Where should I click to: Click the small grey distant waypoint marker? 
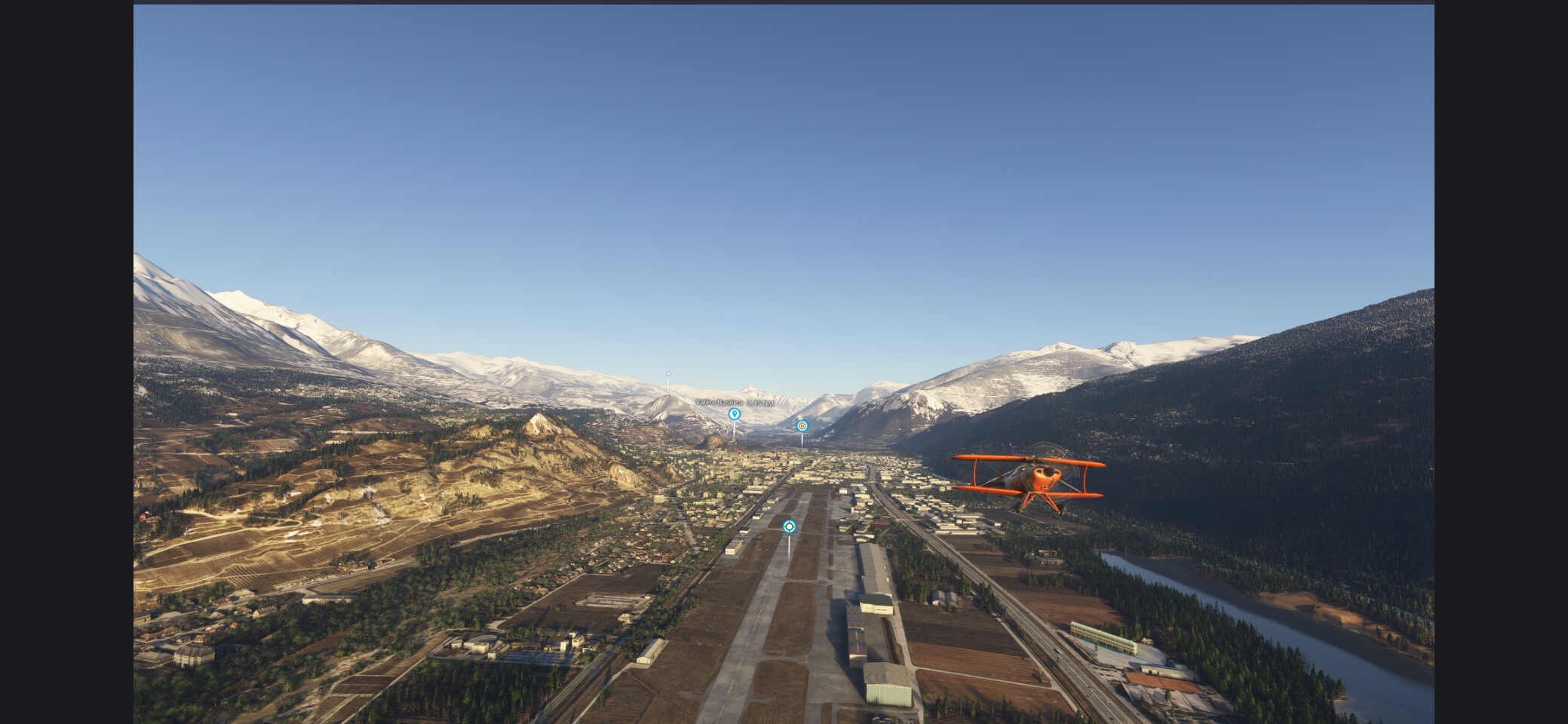[668, 374]
